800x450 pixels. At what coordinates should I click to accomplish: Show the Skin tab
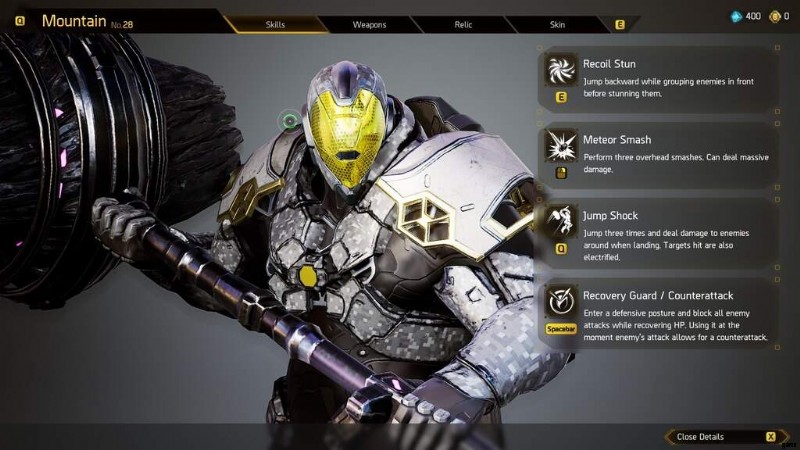557,23
